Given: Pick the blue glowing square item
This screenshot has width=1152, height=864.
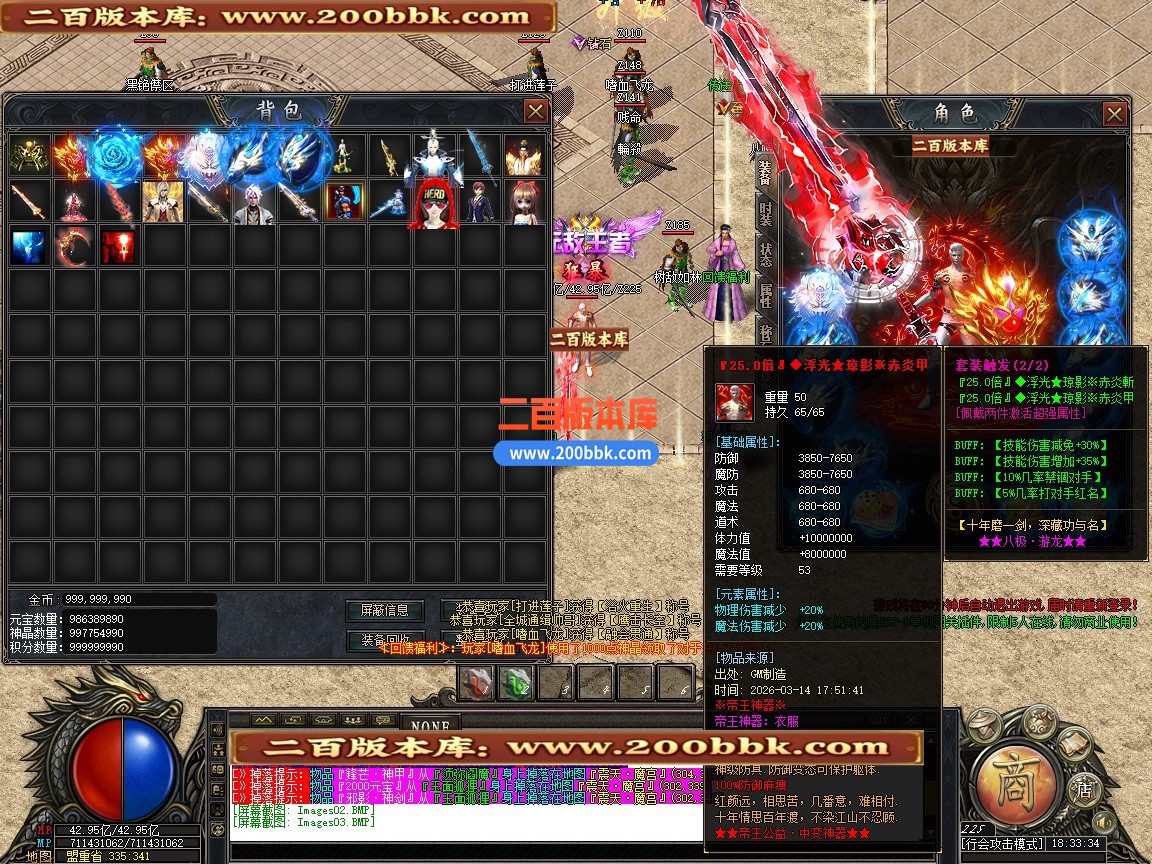Looking at the screenshot, I should tap(29, 246).
